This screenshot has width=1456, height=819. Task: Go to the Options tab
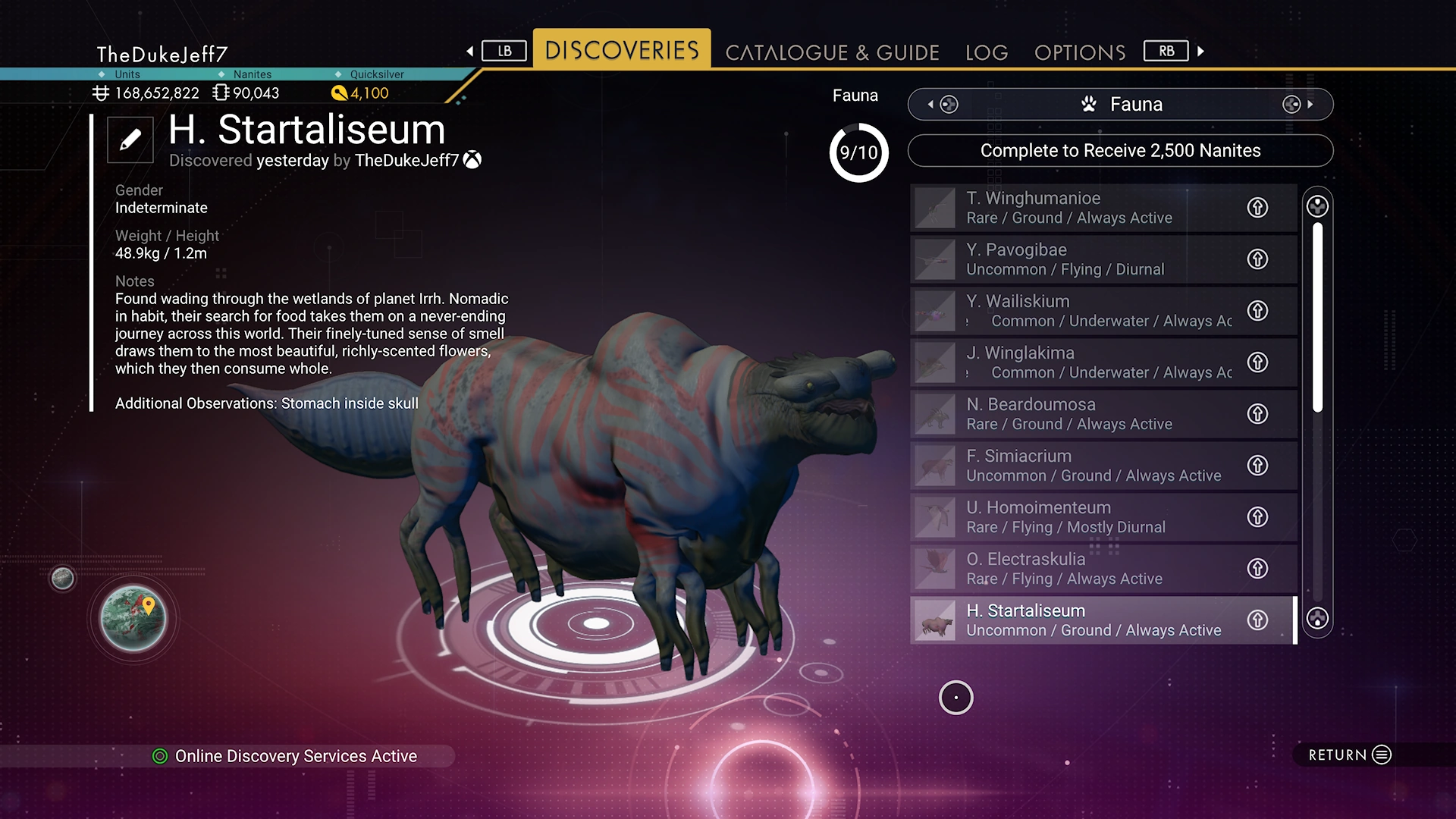coord(1080,52)
